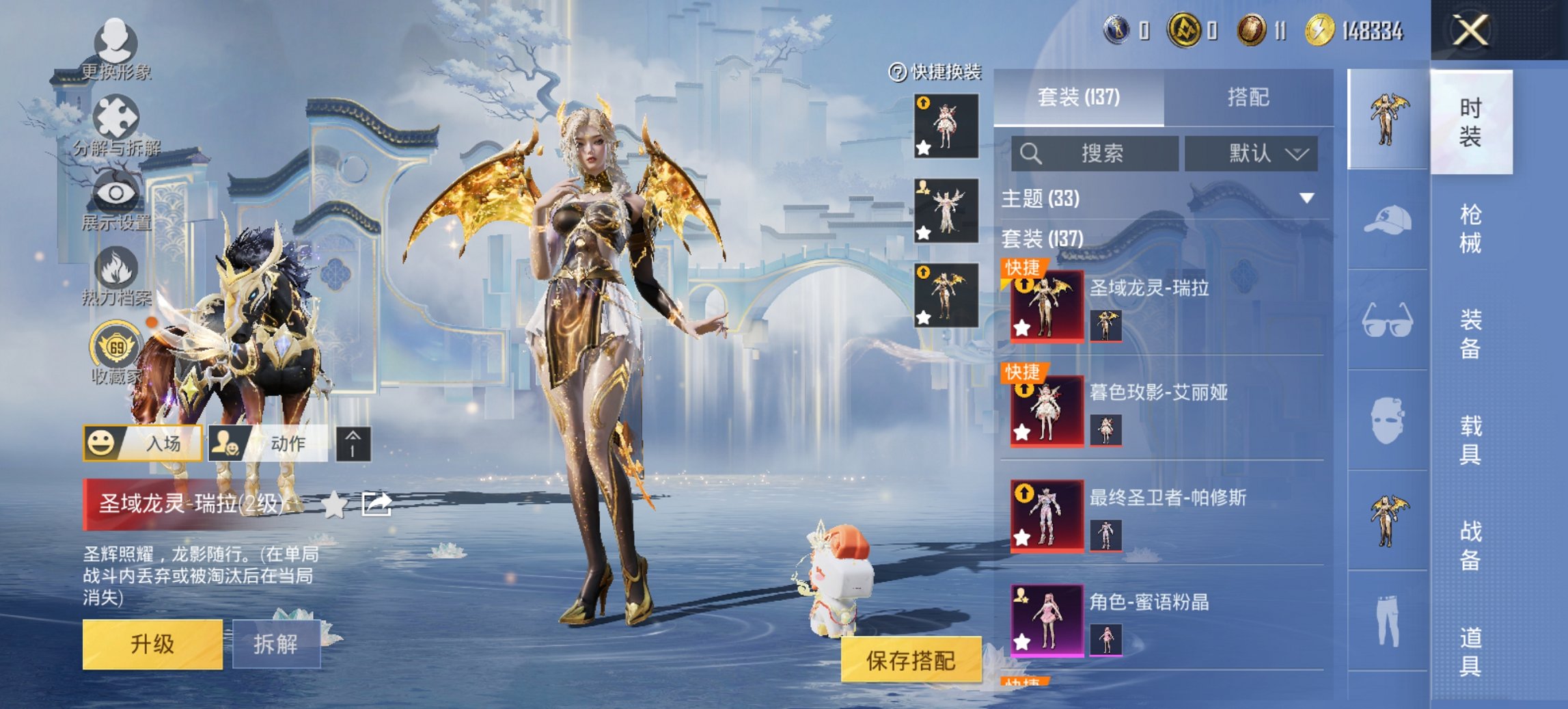Click the 搜索 search field
Image resolution: width=1568 pixels, height=709 pixels.
coord(1095,153)
